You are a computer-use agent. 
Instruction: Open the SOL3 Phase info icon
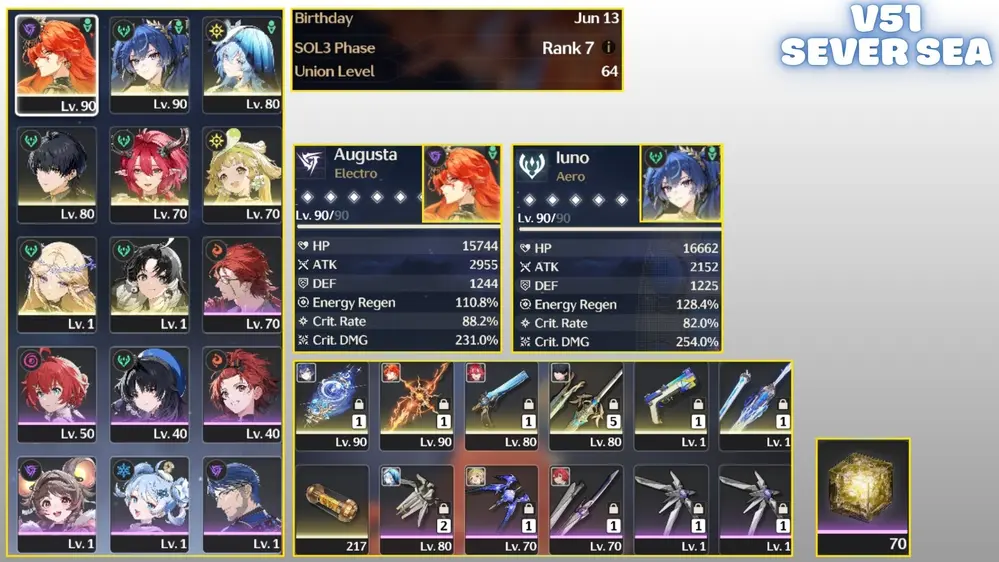[x=609, y=48]
